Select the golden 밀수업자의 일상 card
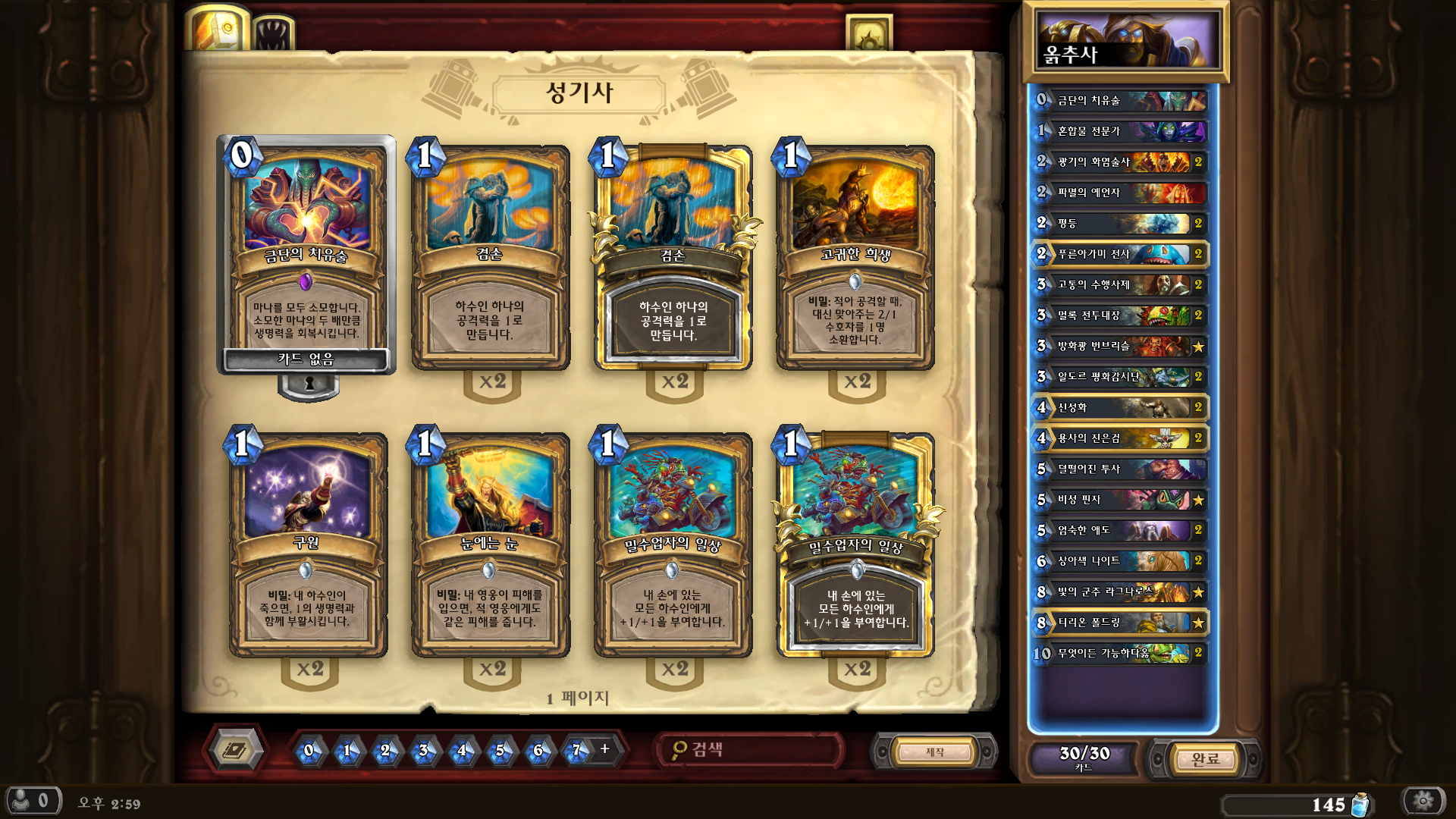Viewport: 1456px width, 819px height. 855,544
